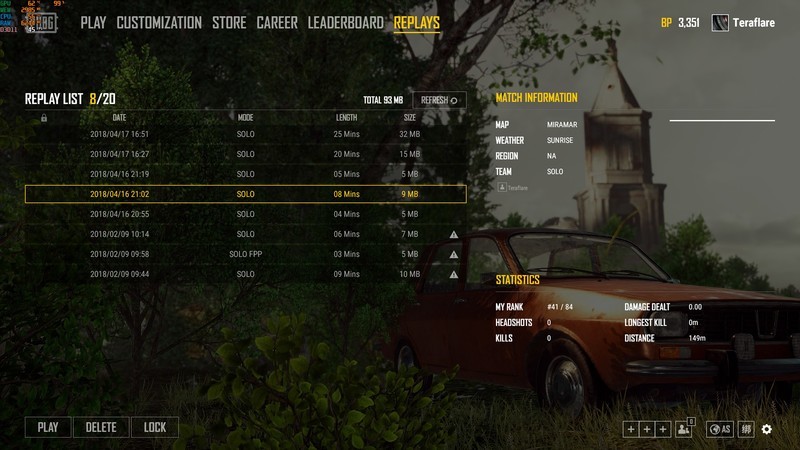
Task: Choose the 2018/04/17 16:27 replay
Action: (x=245, y=154)
